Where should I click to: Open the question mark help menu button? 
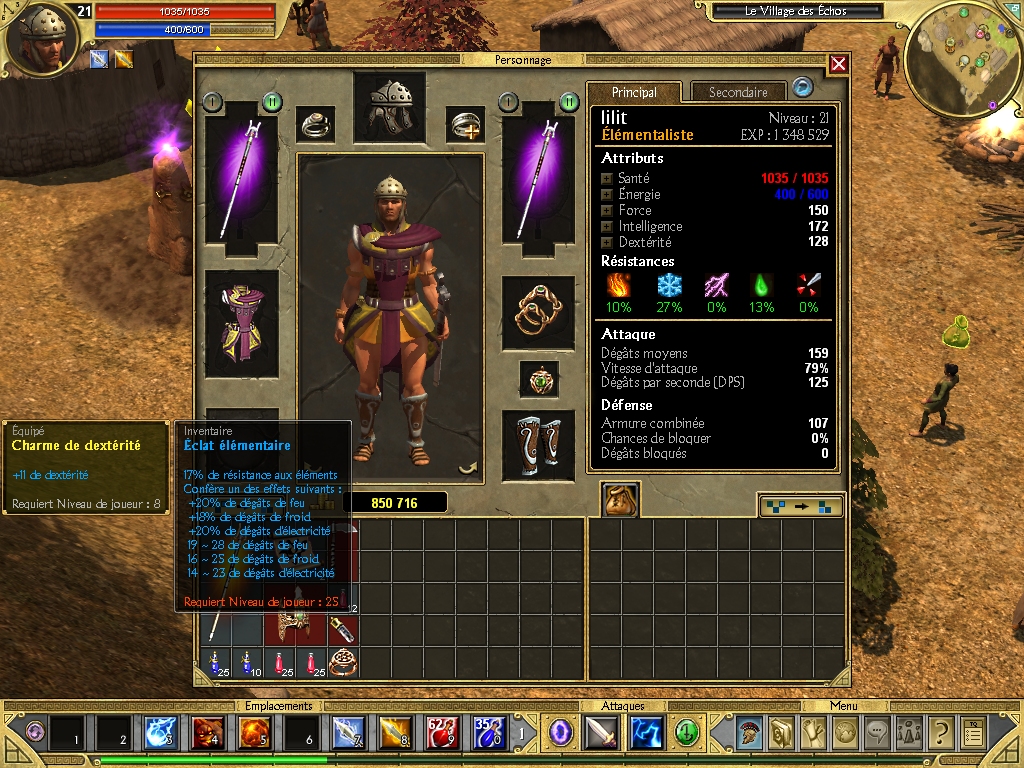[x=939, y=733]
